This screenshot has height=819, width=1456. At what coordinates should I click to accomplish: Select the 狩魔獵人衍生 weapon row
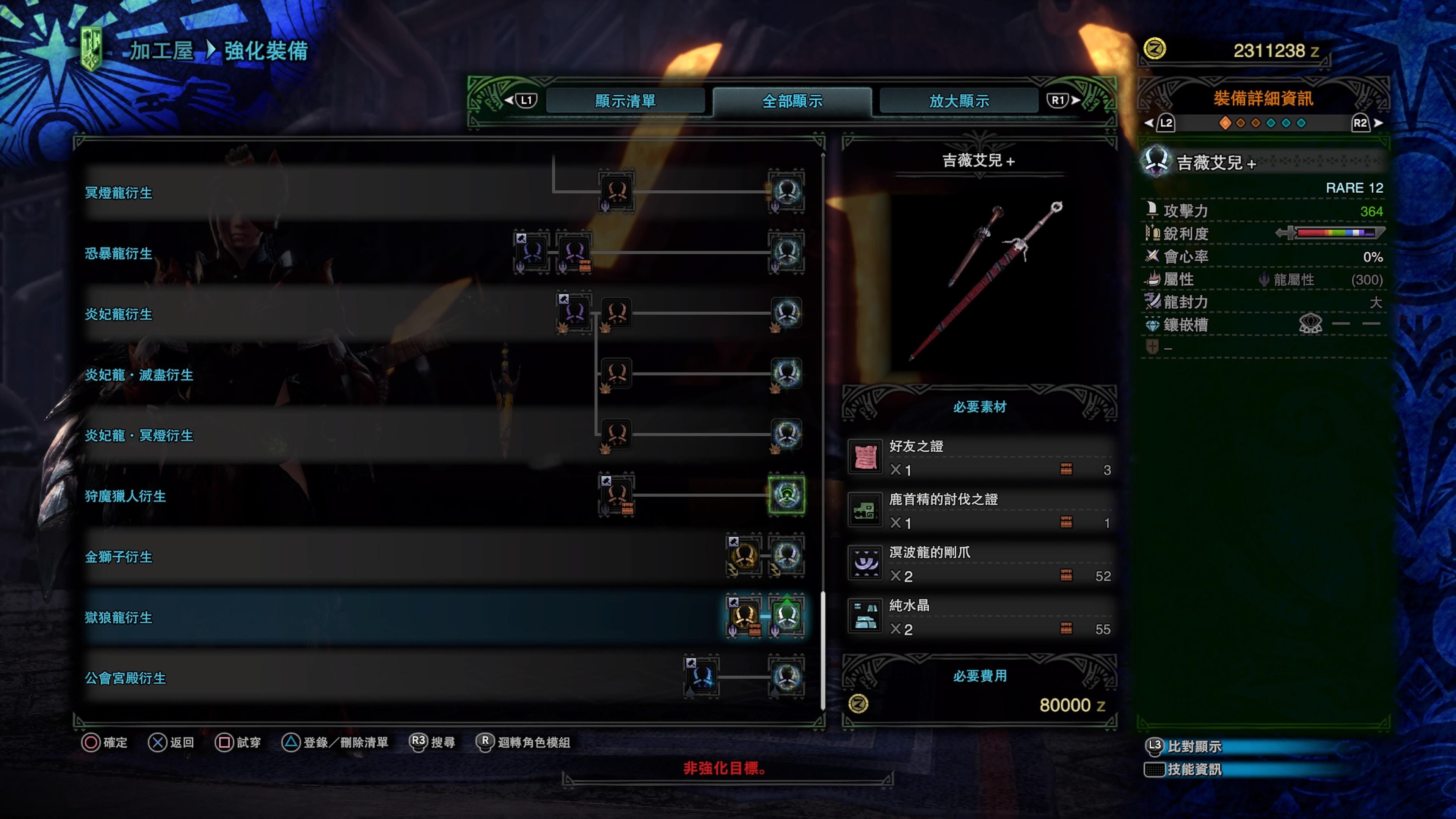pyautogui.click(x=126, y=496)
